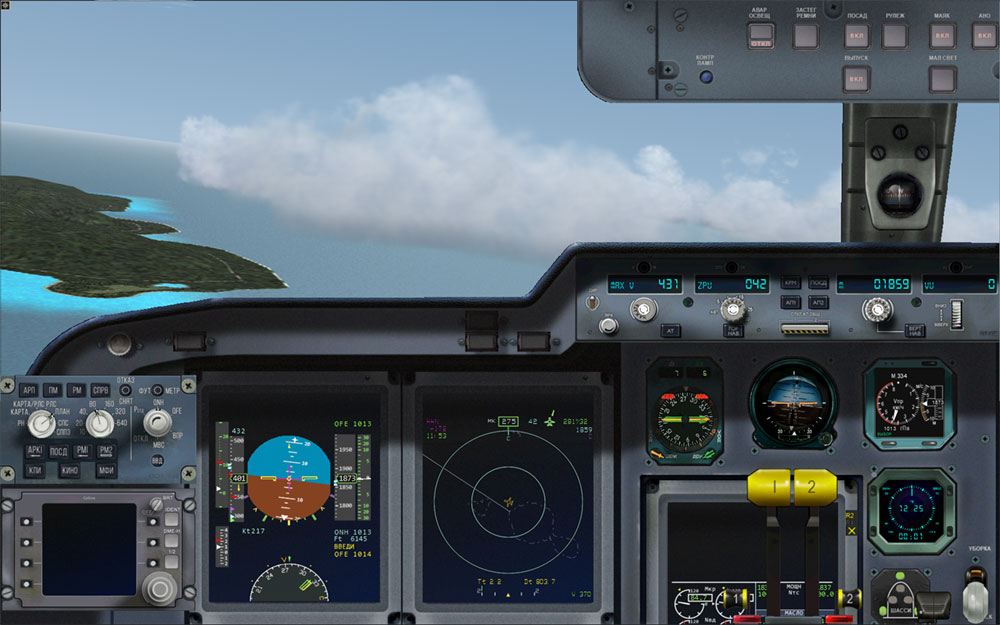
Task: Click the СПРВ button on display panel
Action: pyautogui.click(x=101, y=390)
